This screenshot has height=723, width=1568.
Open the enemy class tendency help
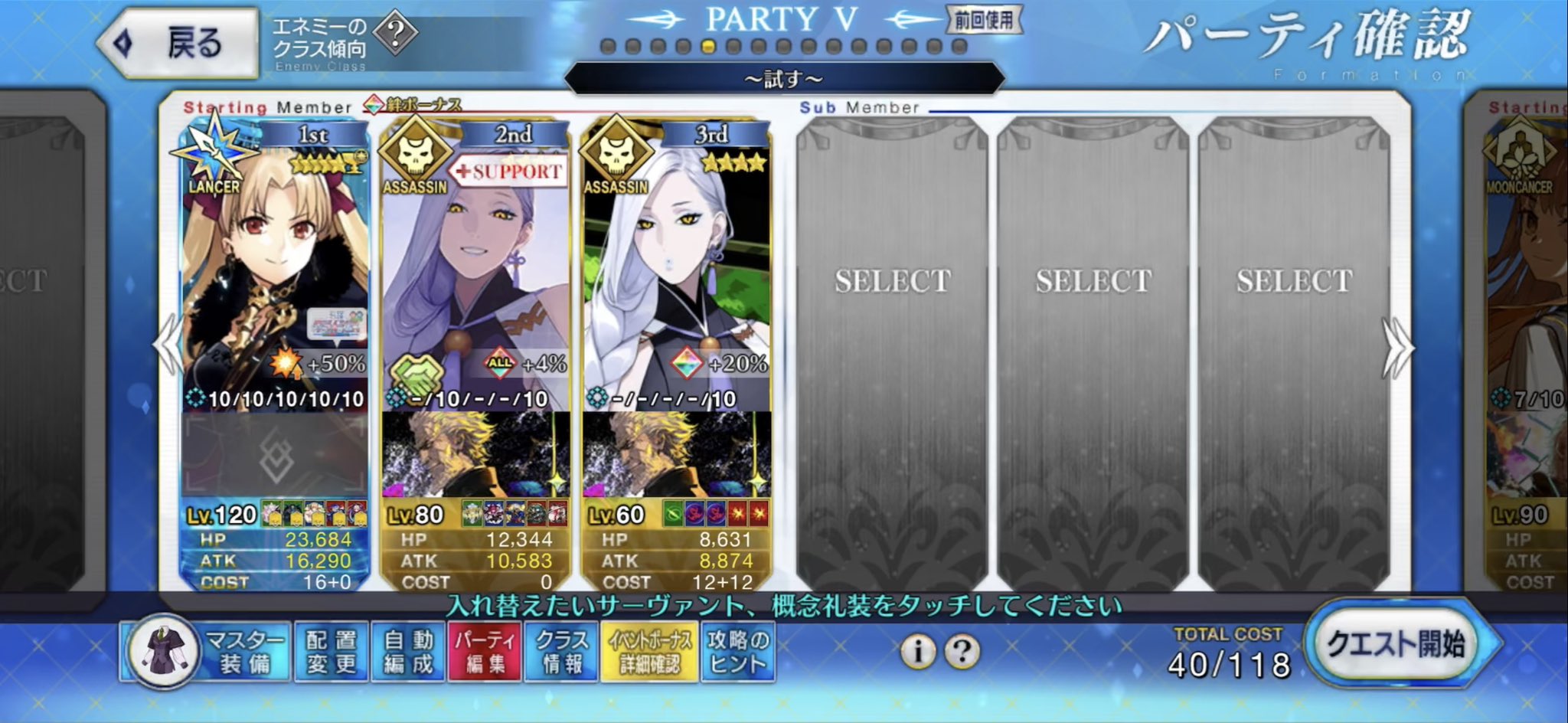pos(396,33)
